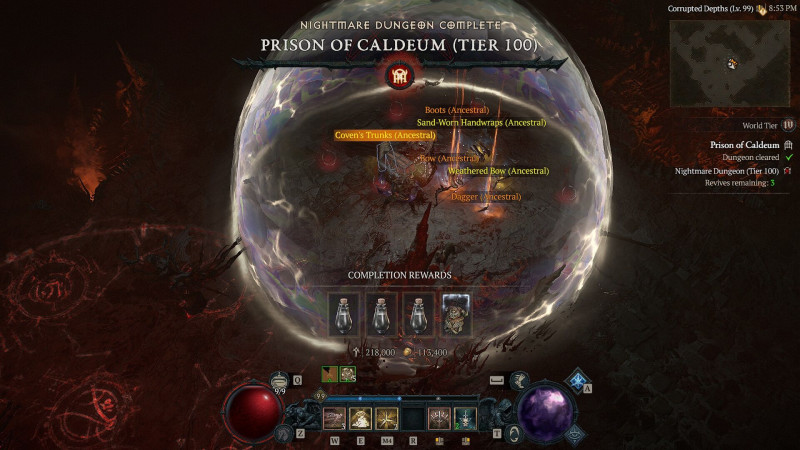The image size is (800, 450).
Task: Loot the Weathered Bow (Ancestral) label
Action: pyautogui.click(x=498, y=171)
